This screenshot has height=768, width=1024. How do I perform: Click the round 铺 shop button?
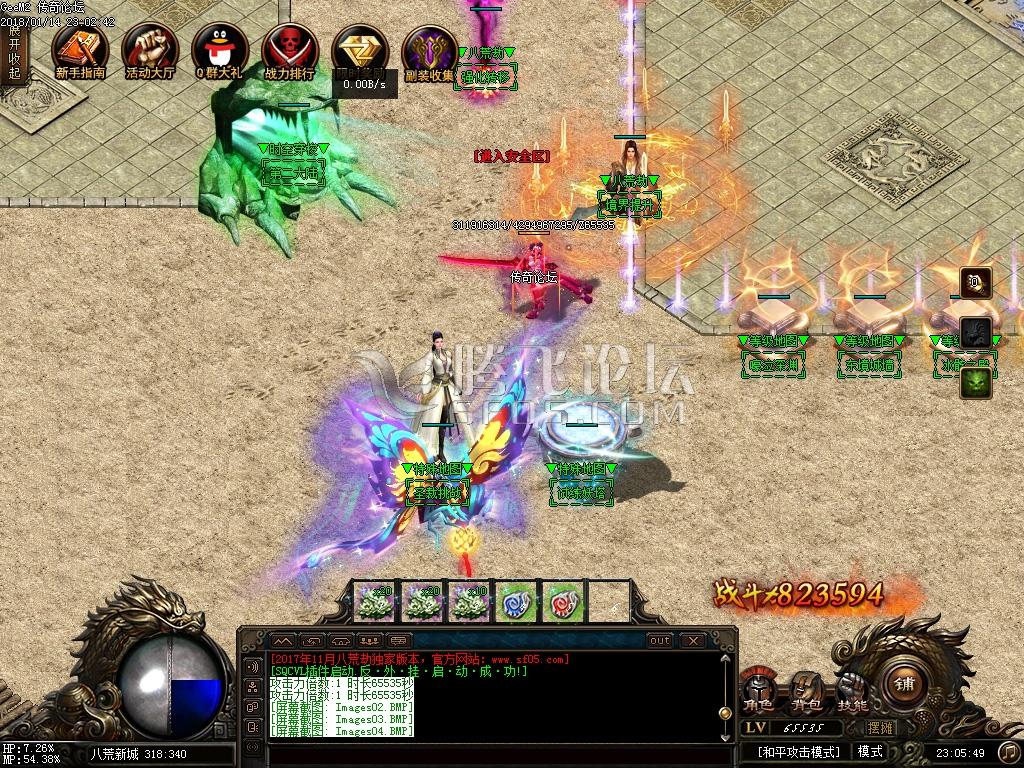904,685
